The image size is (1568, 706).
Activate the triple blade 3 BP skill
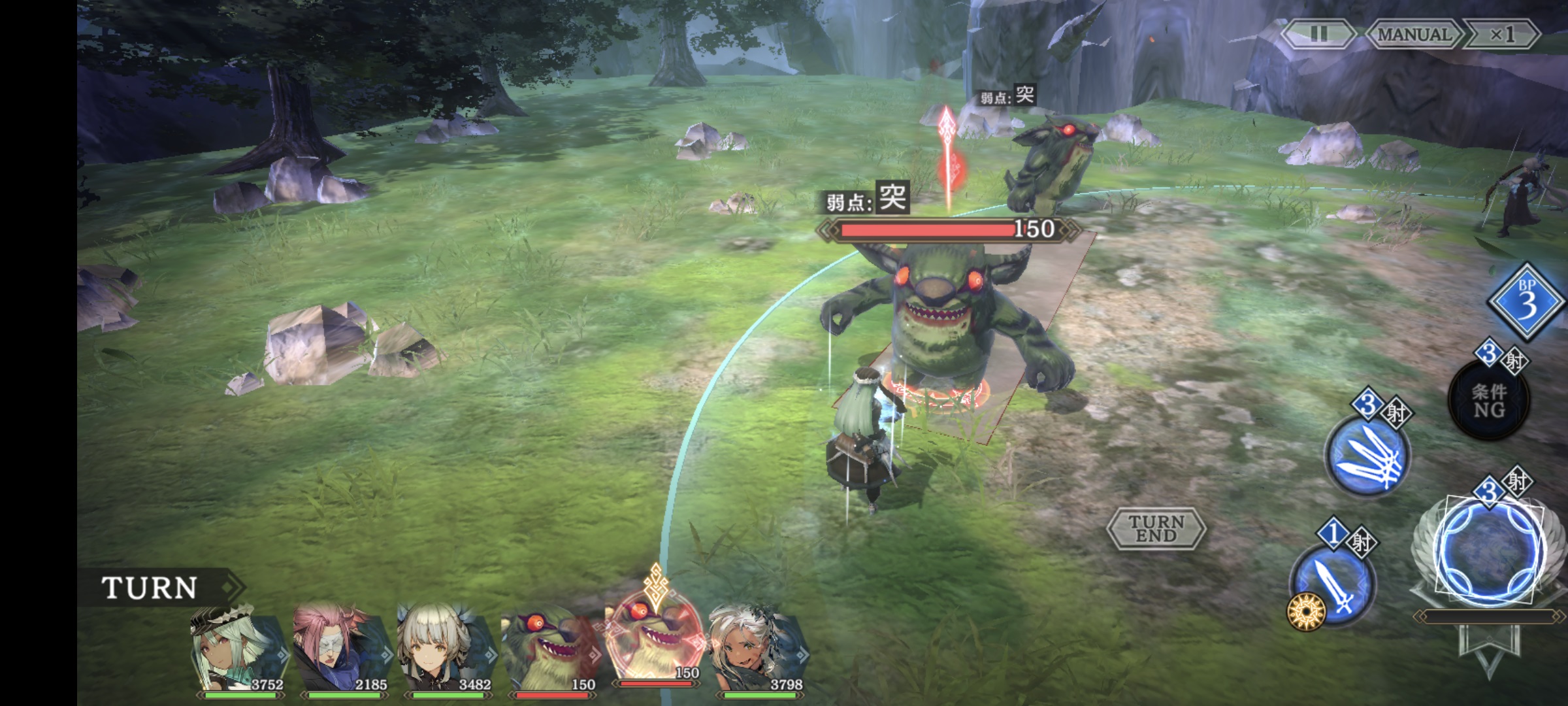tap(1367, 454)
